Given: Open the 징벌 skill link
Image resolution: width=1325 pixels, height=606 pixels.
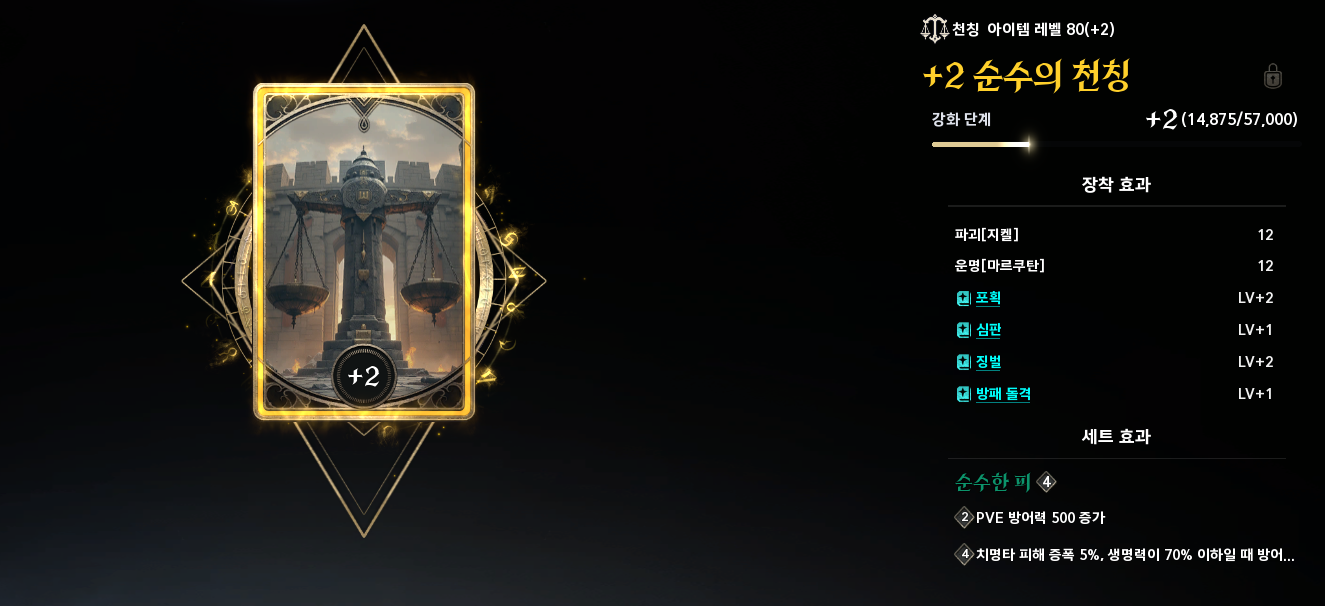Looking at the screenshot, I should pyautogui.click(x=988, y=362).
